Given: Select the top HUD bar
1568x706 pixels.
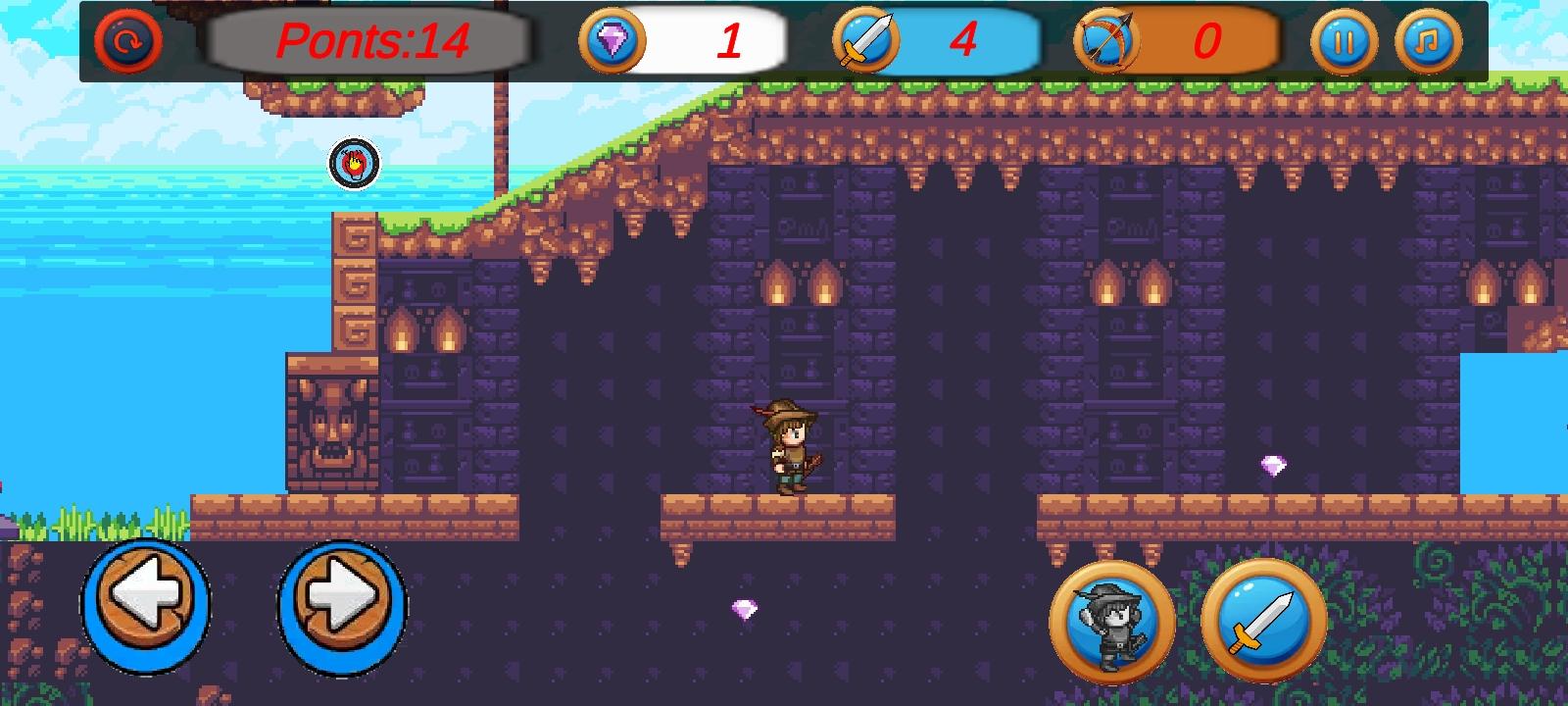Looking at the screenshot, I should point(784,41).
